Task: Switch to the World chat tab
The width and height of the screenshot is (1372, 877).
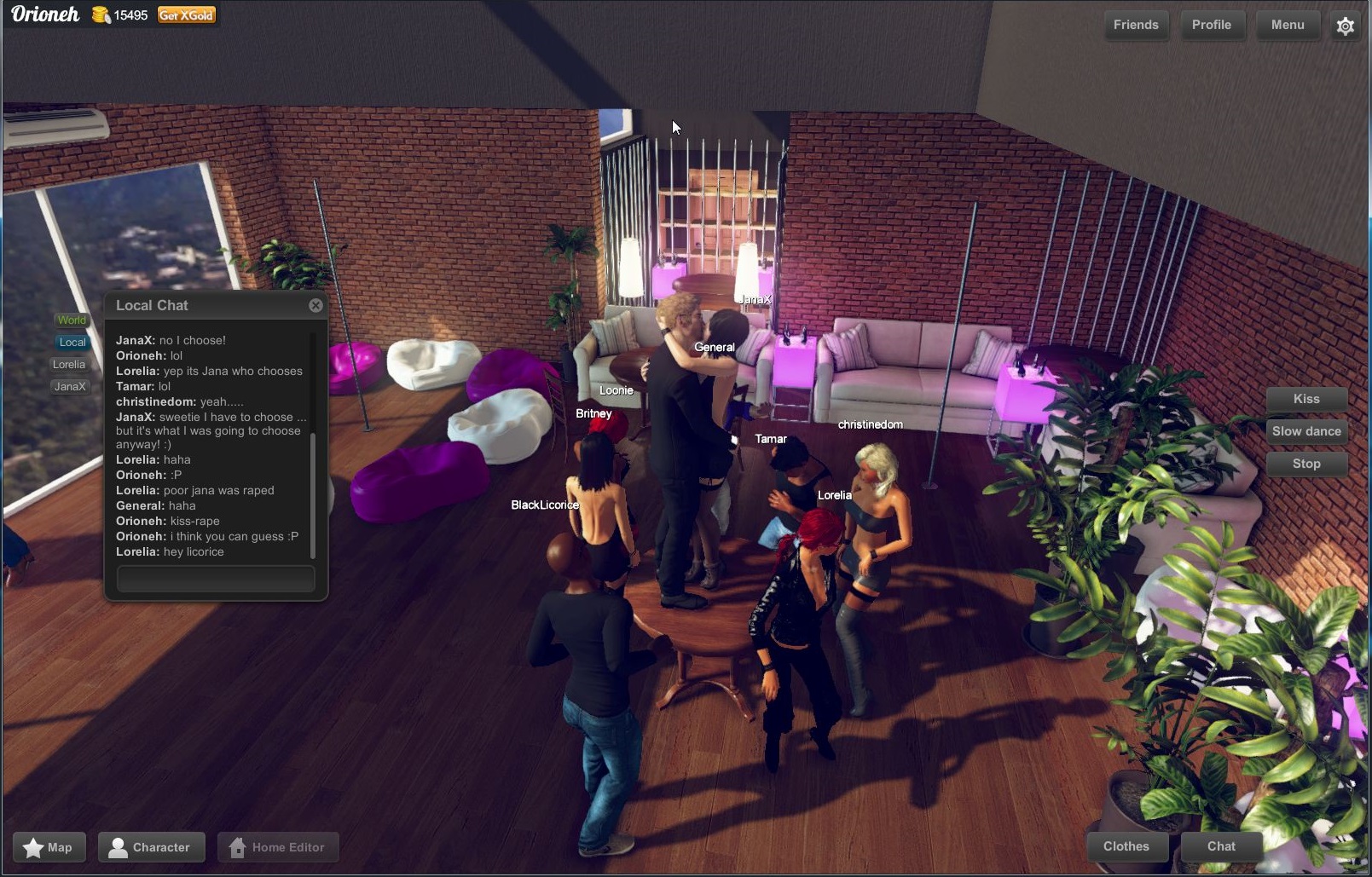Action: point(72,320)
